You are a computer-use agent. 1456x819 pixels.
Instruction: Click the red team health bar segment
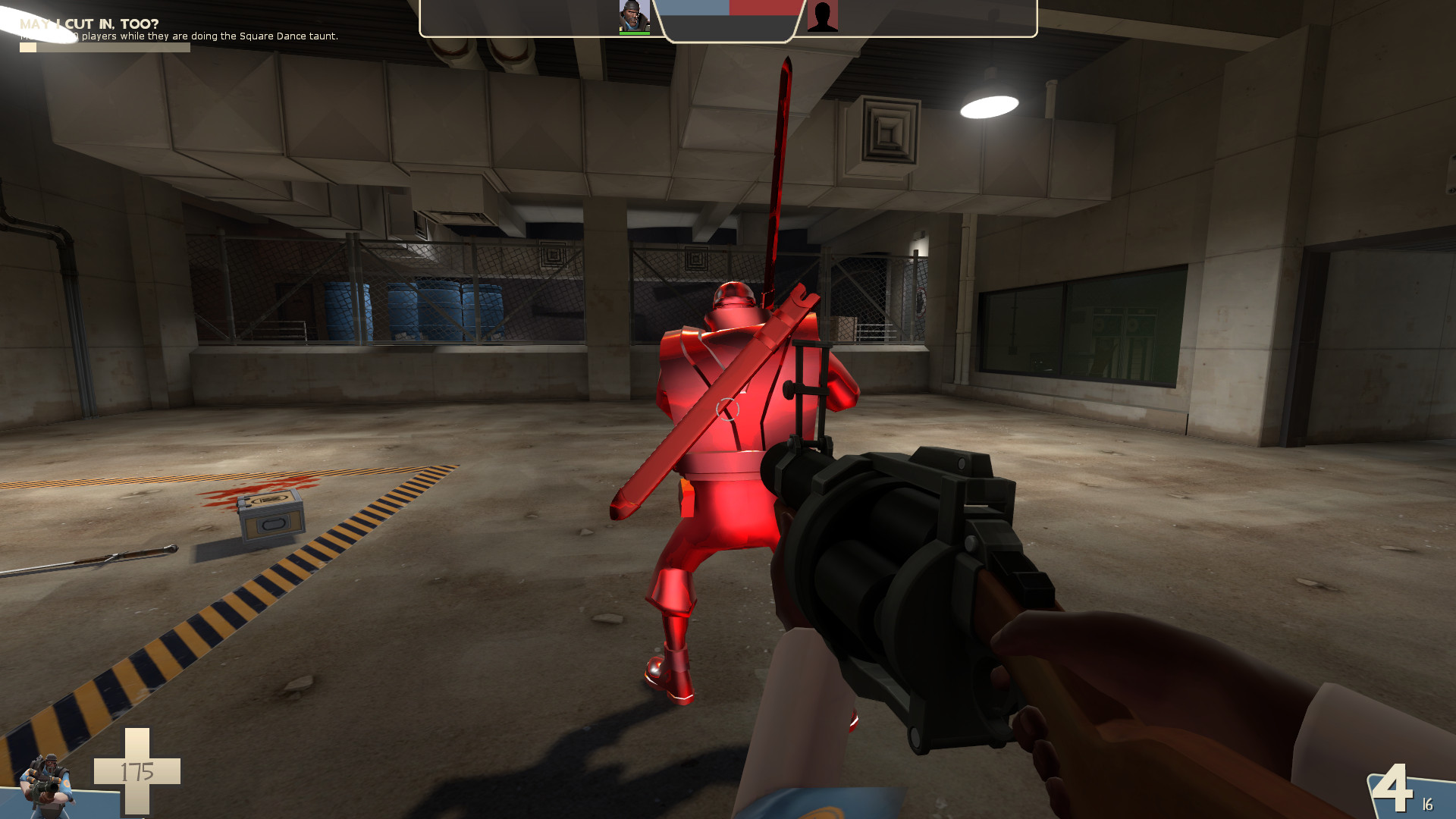[x=763, y=8]
